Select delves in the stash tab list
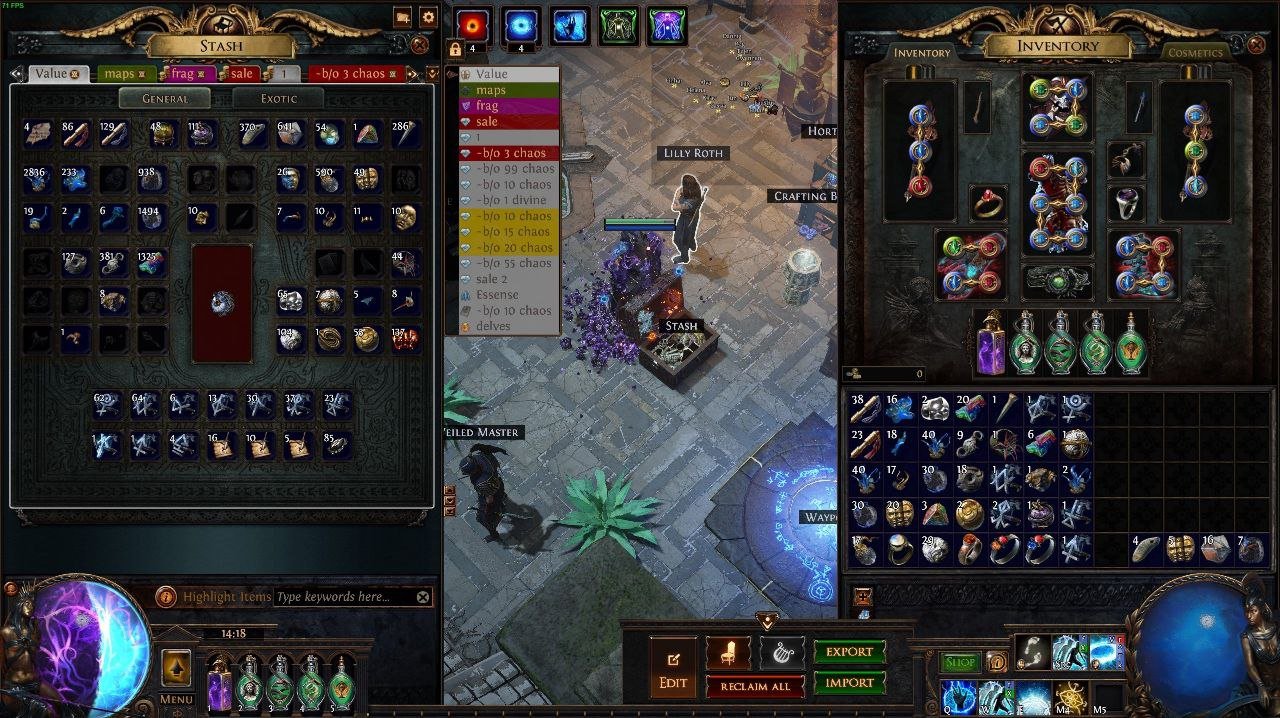Viewport: 1280px width, 718px height. pos(494,326)
